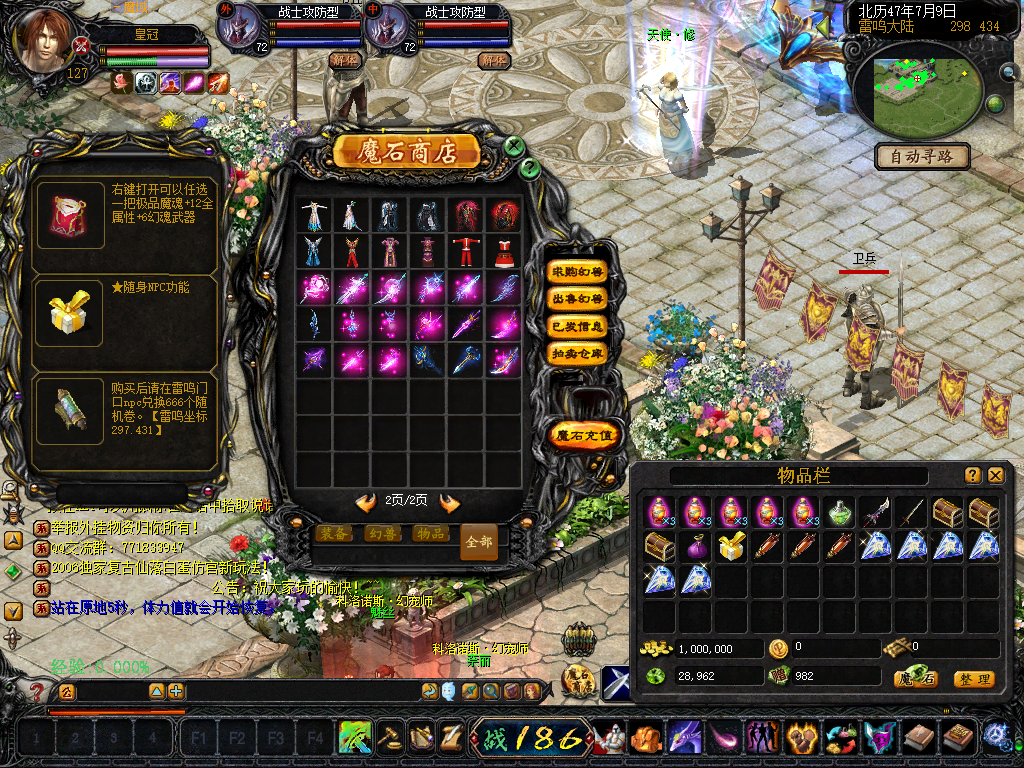1024x768 pixels.
Task: Select the red Santa suit in the shop
Action: point(467,250)
